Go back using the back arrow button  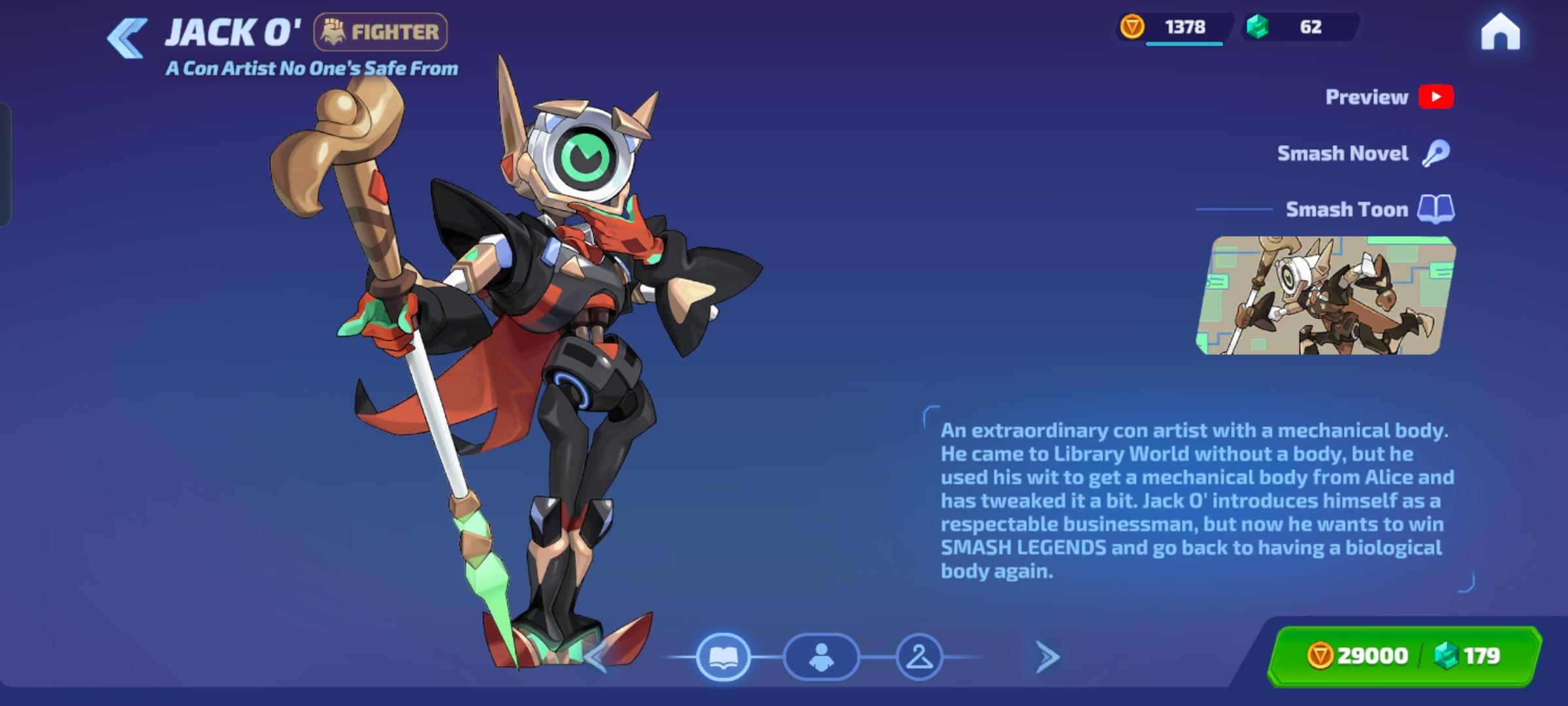[128, 34]
